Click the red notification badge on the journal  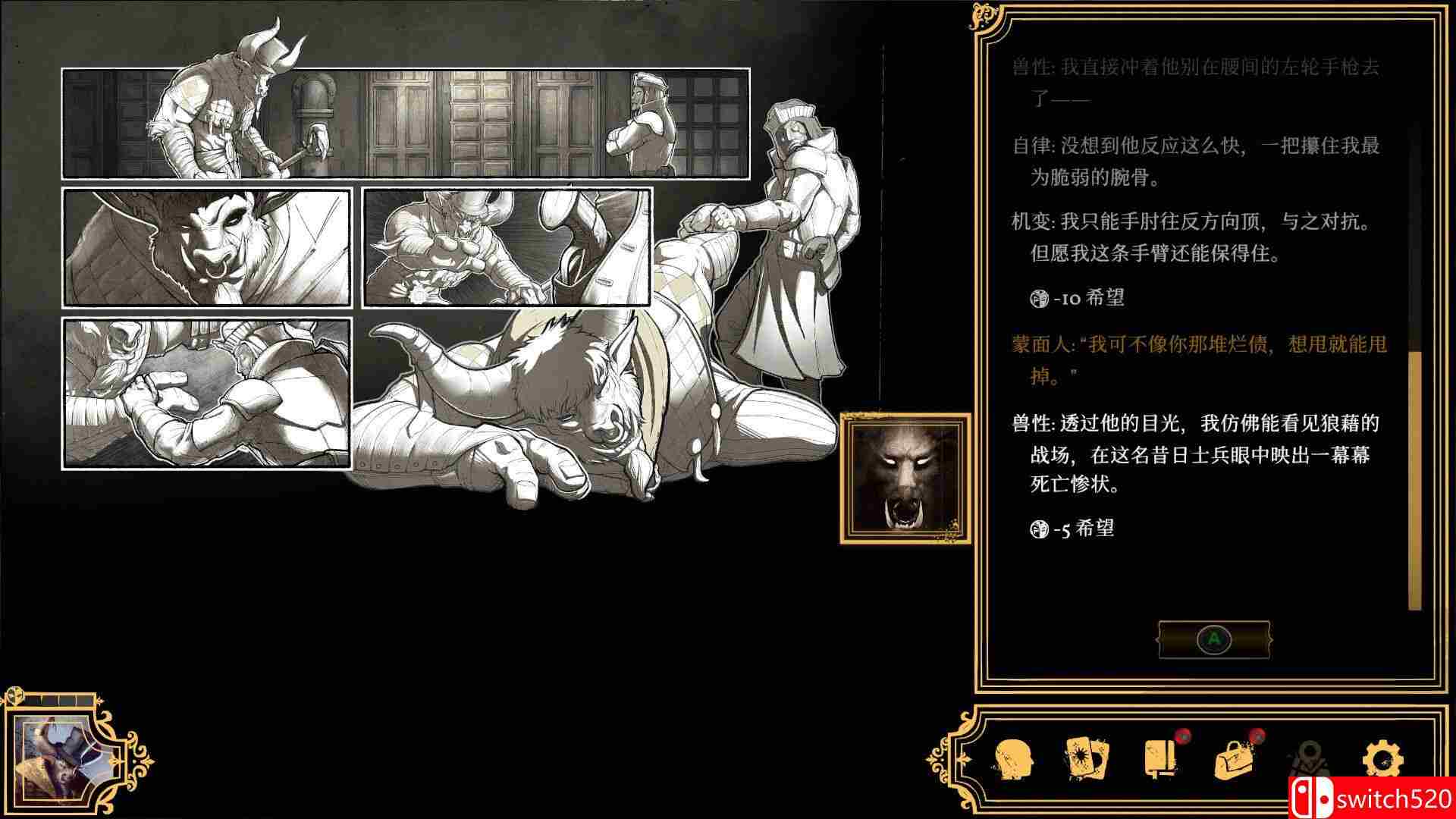click(1183, 737)
